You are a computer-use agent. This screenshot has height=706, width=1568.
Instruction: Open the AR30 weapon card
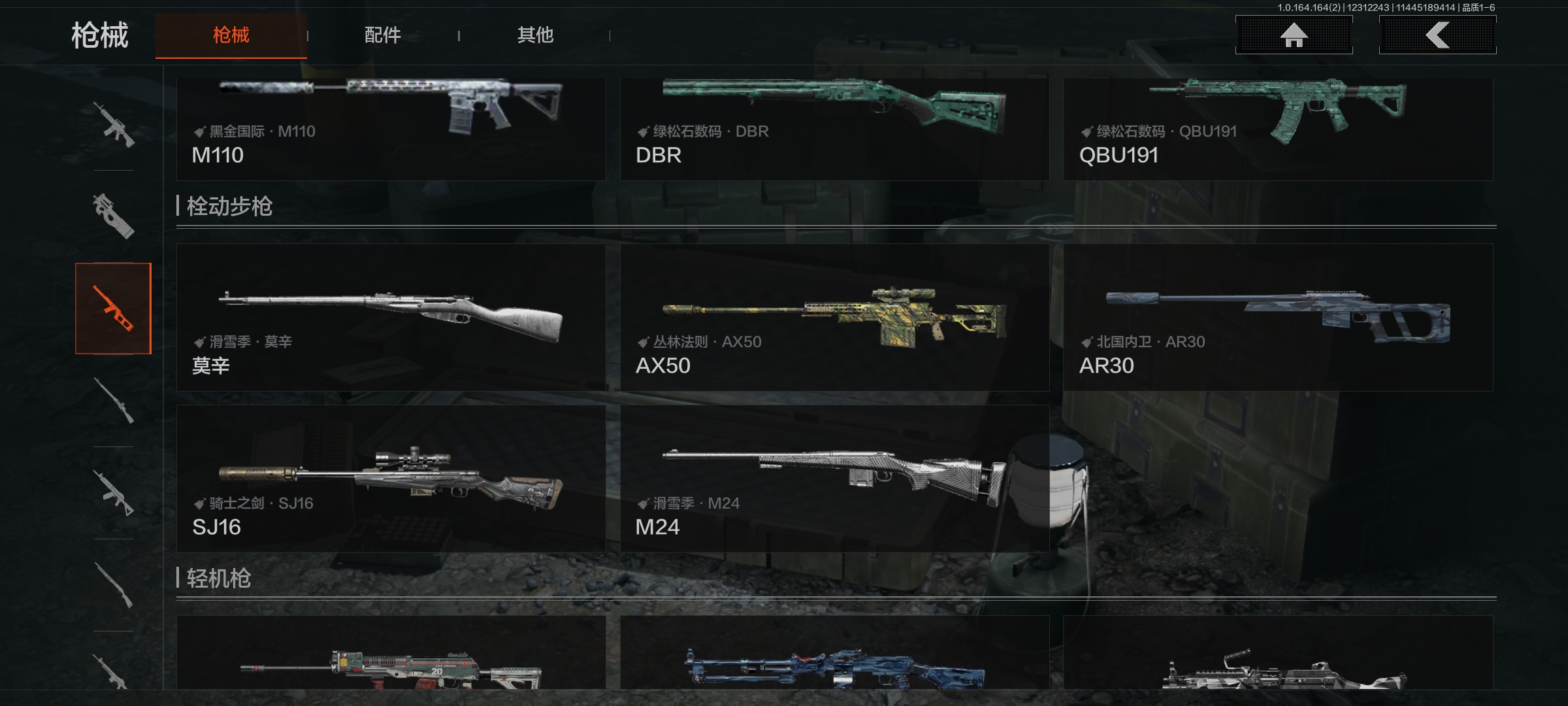1278,318
